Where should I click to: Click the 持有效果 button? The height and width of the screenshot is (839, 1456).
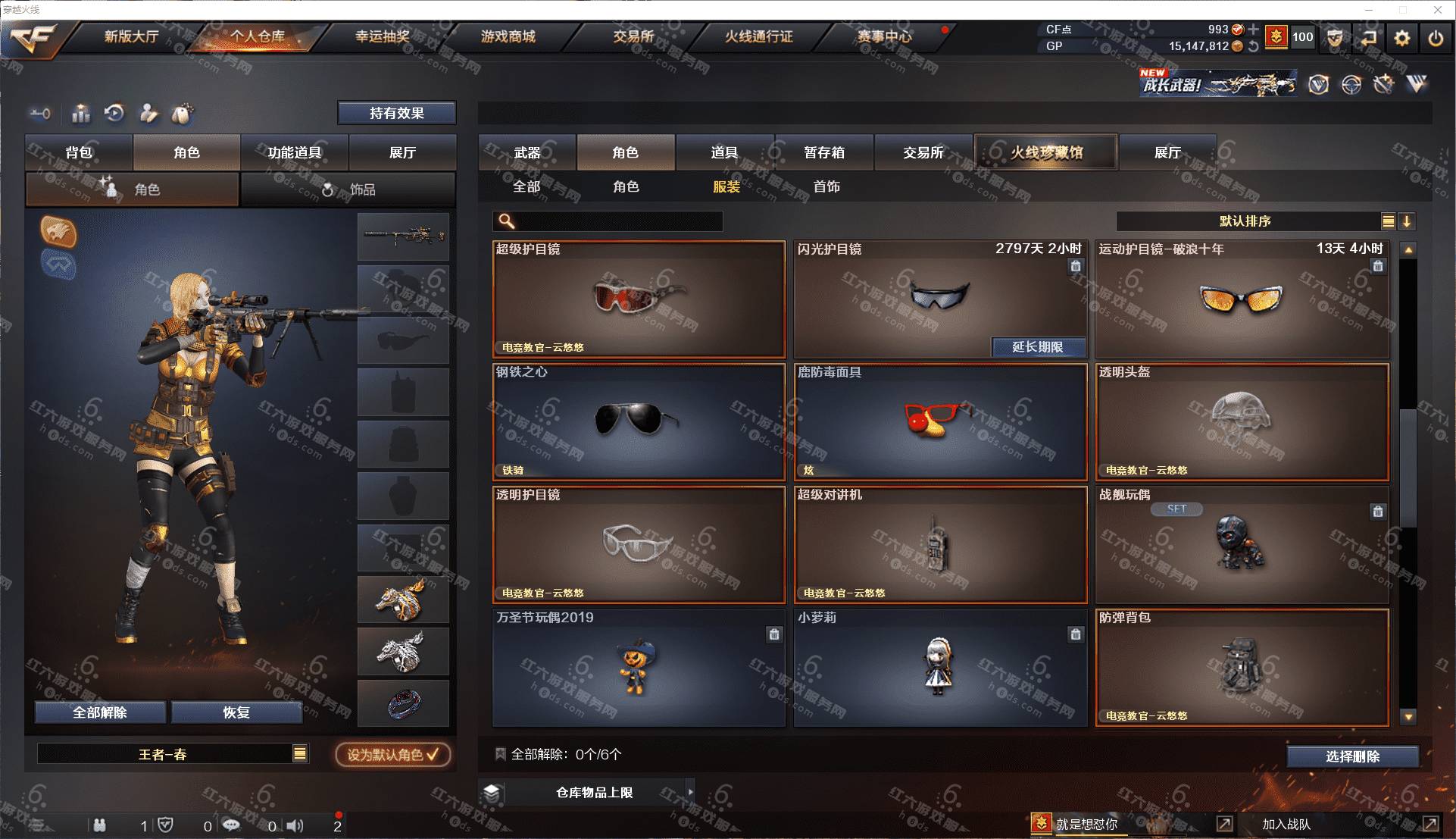pyautogui.click(x=396, y=113)
